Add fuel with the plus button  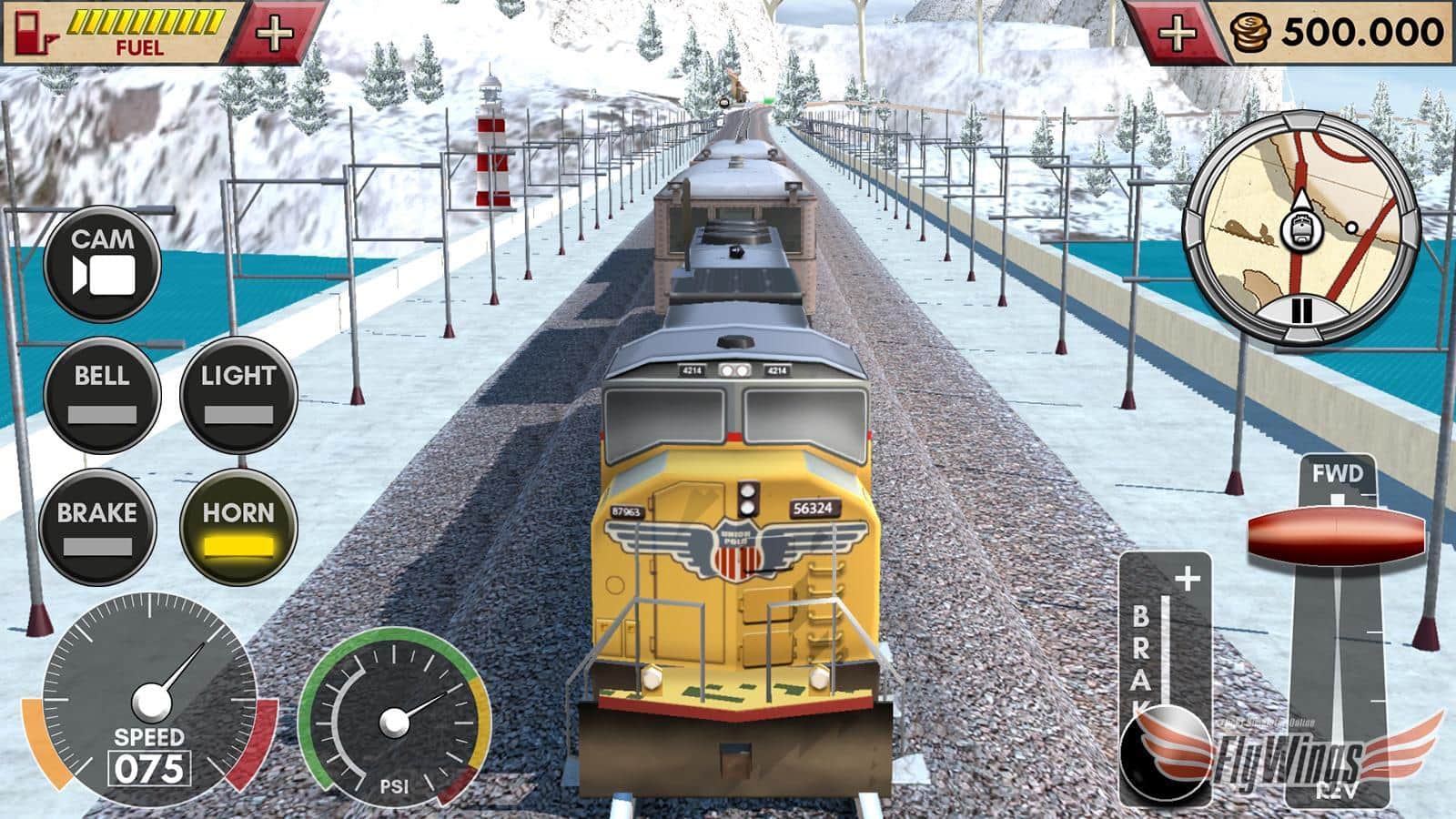pos(274,33)
